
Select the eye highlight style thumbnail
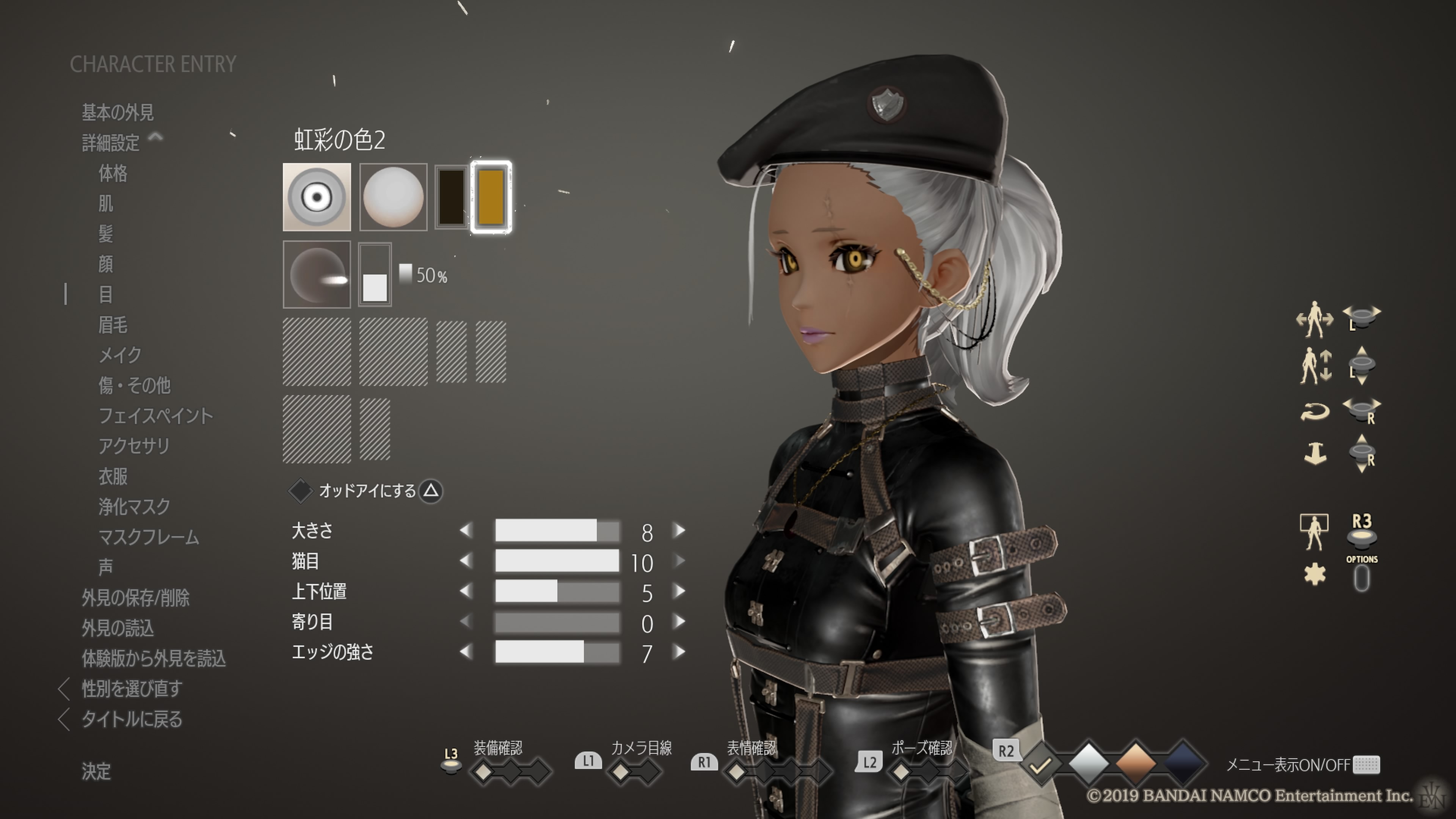[x=317, y=275]
